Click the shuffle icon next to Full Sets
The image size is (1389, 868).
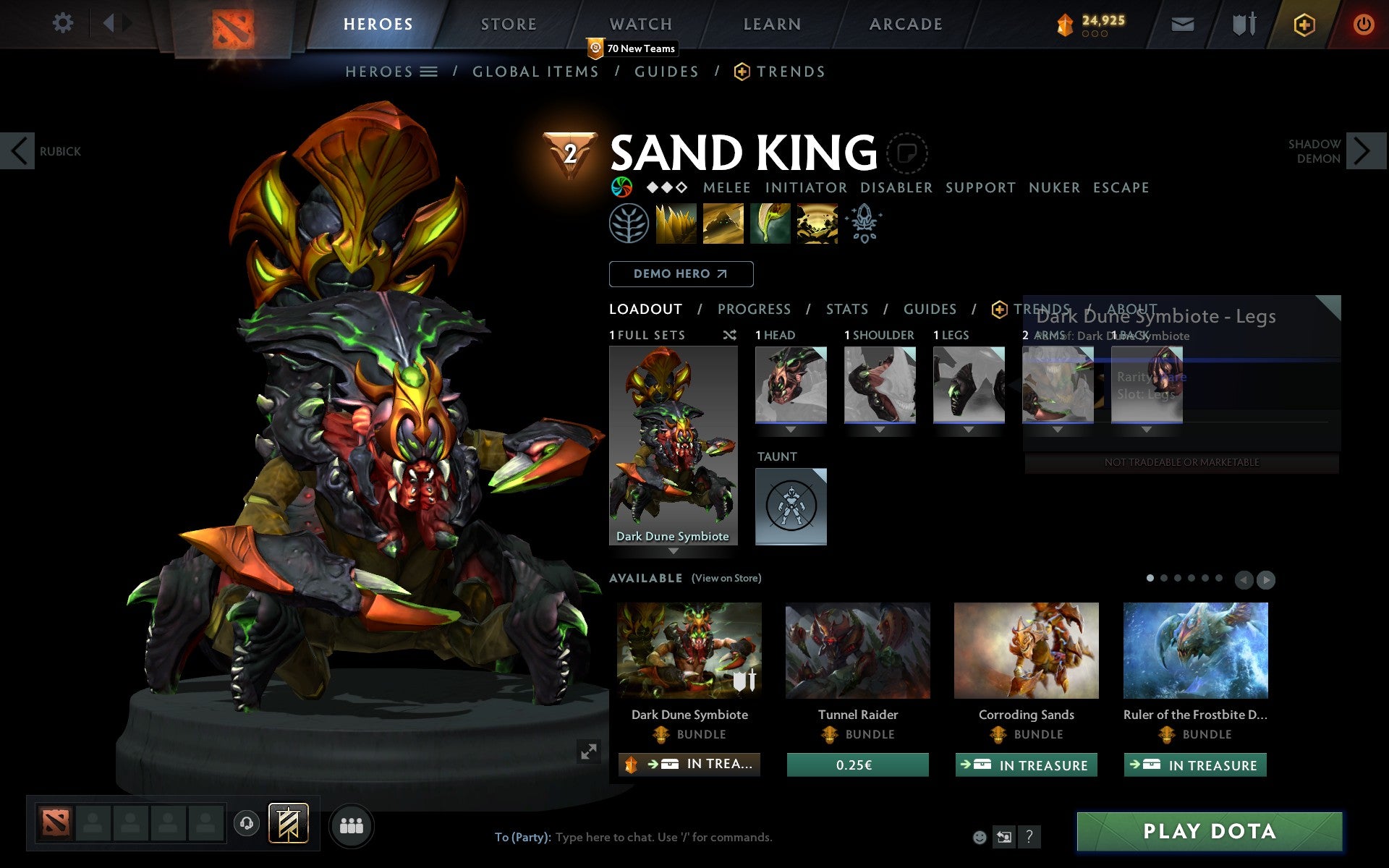[x=730, y=335]
